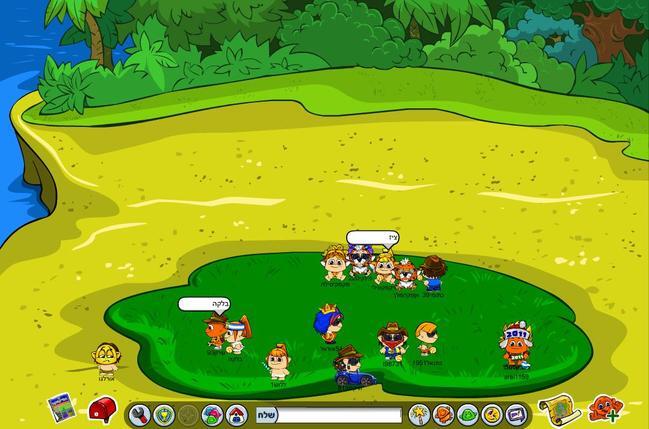Open the newspaper icon

tap(62, 407)
